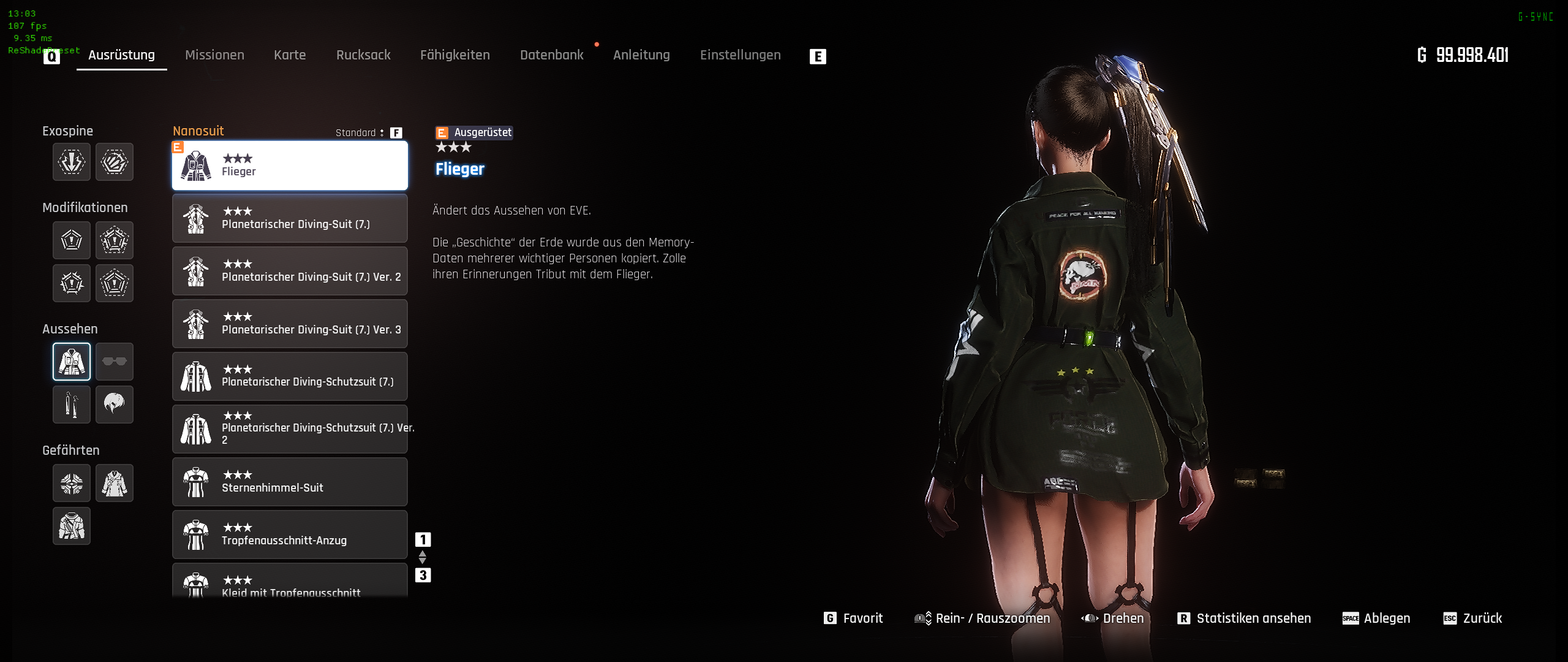The image size is (1568, 662).
Task: Click the Ablegen unequip button
Action: click(x=1376, y=618)
